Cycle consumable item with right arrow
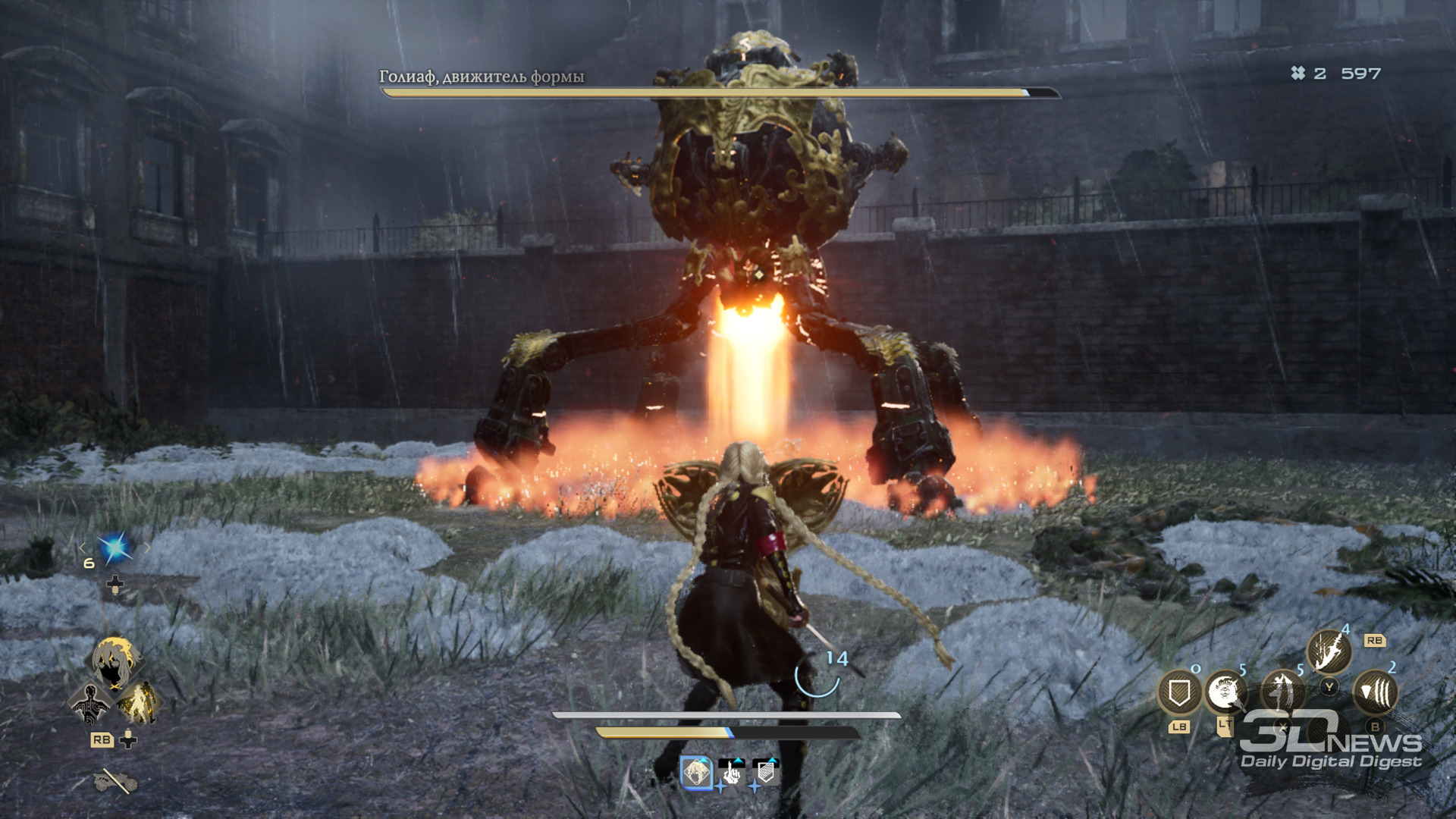The height and width of the screenshot is (819, 1456). (148, 548)
